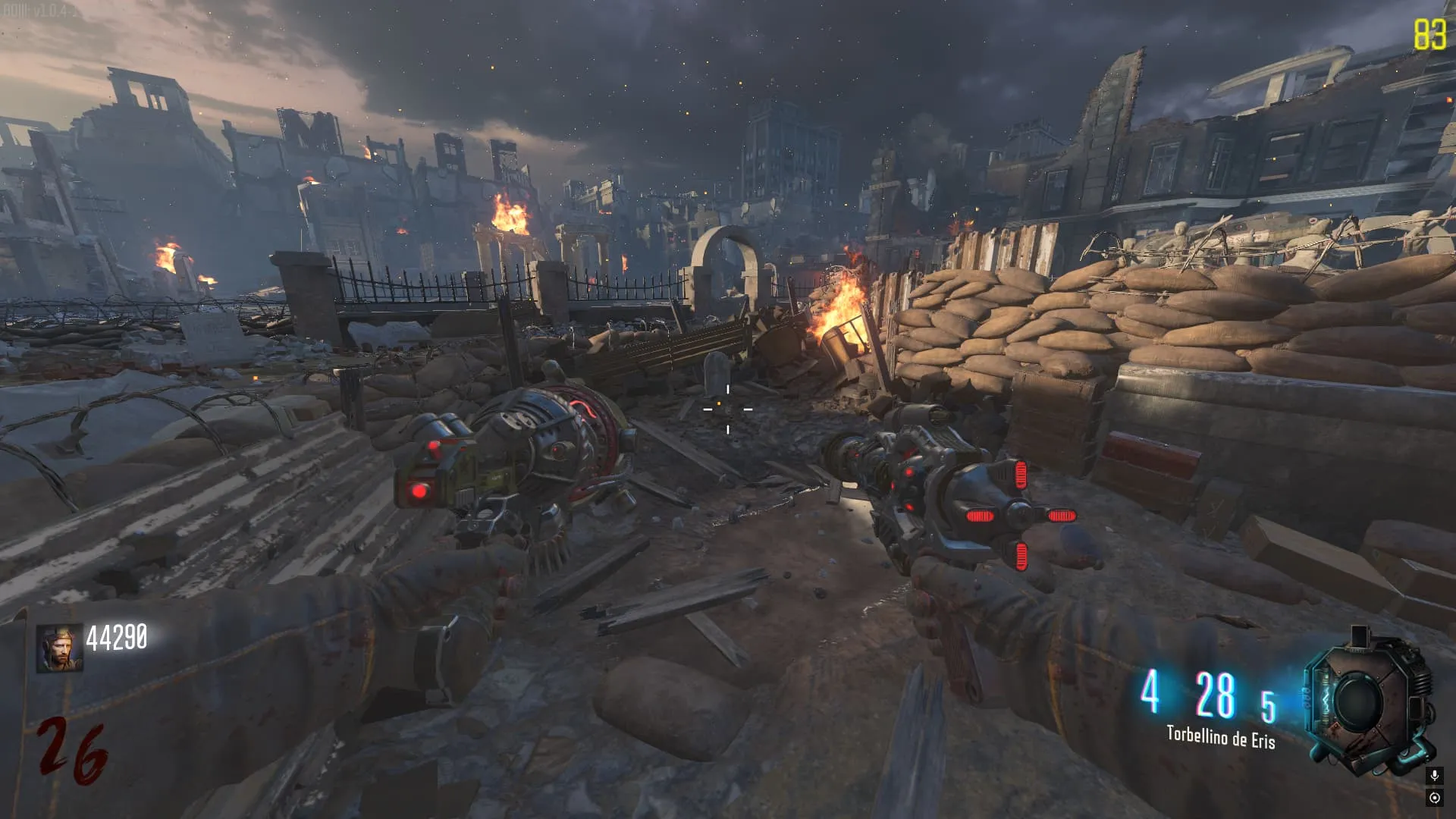Click the player character portrait
Image resolution: width=1456 pixels, height=819 pixels.
[59, 648]
